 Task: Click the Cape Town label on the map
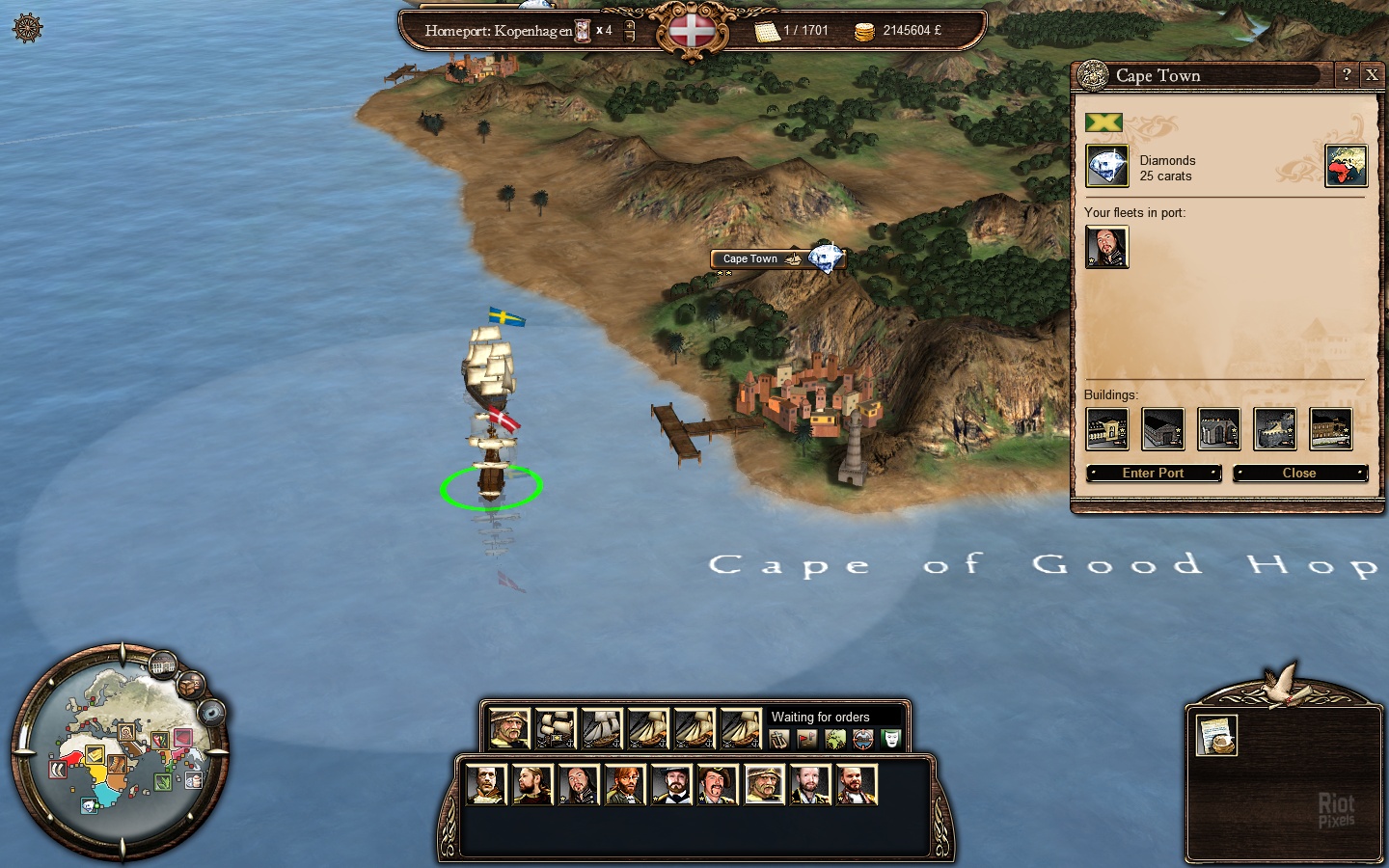(750, 258)
